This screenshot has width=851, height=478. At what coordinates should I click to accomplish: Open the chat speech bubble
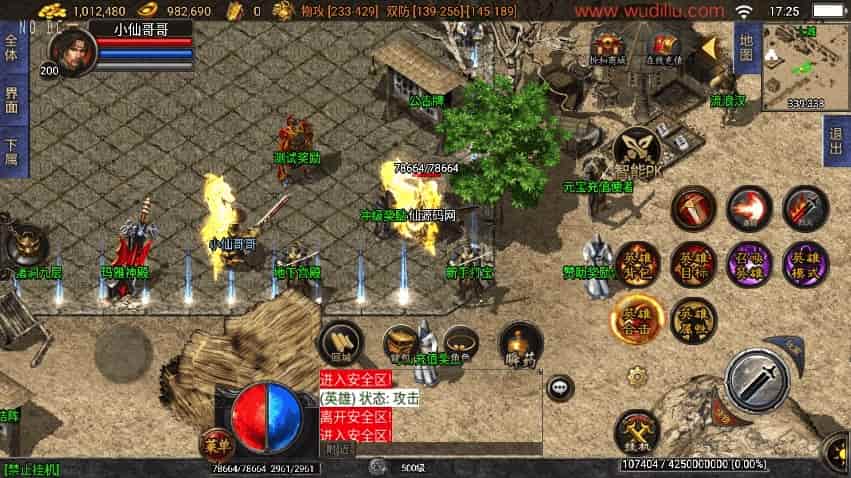[x=560, y=388]
